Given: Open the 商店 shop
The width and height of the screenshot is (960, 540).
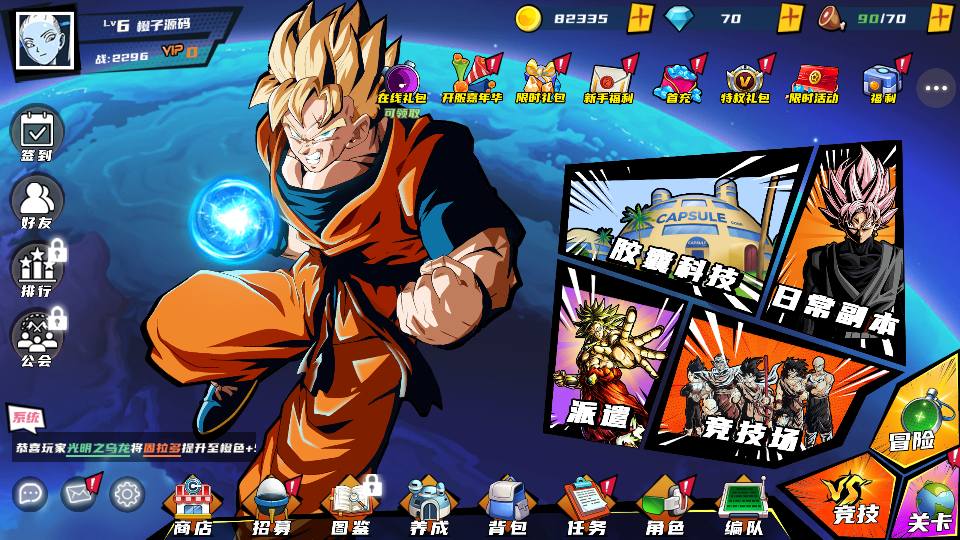Looking at the screenshot, I should 194,505.
